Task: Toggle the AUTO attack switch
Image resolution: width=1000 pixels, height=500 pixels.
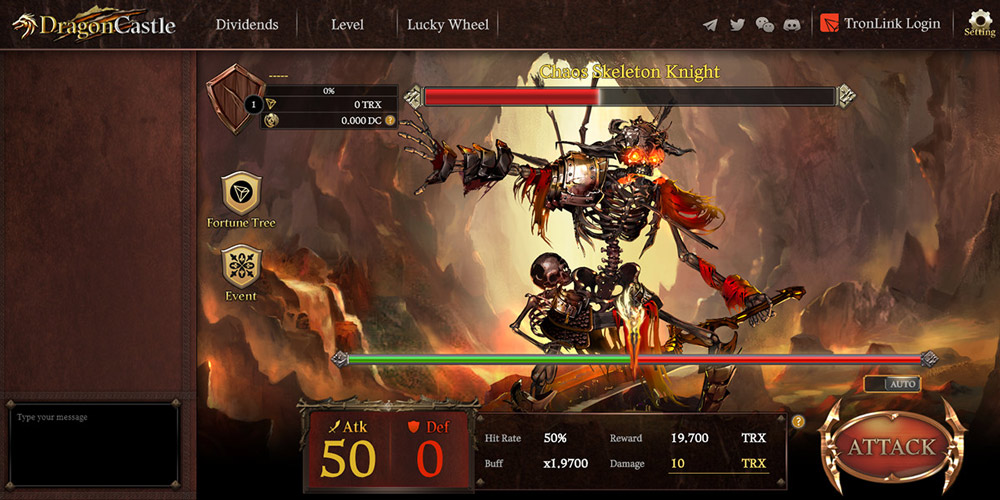Action: [x=892, y=384]
